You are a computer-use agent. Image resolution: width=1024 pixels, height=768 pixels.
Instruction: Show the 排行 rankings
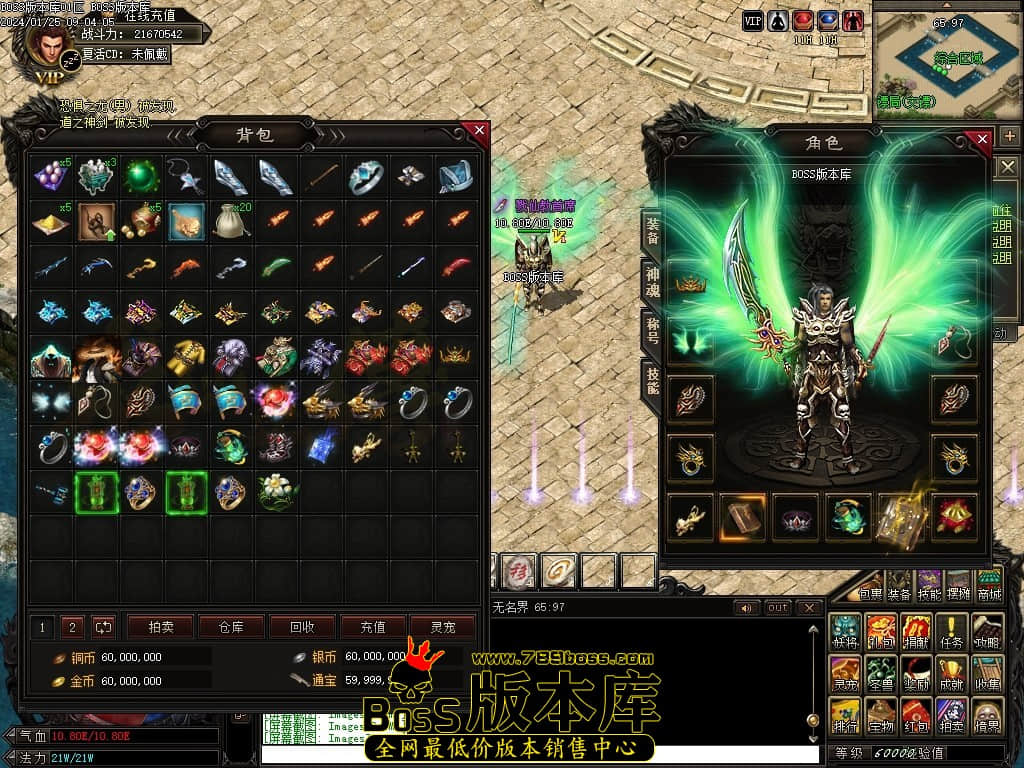tap(845, 715)
